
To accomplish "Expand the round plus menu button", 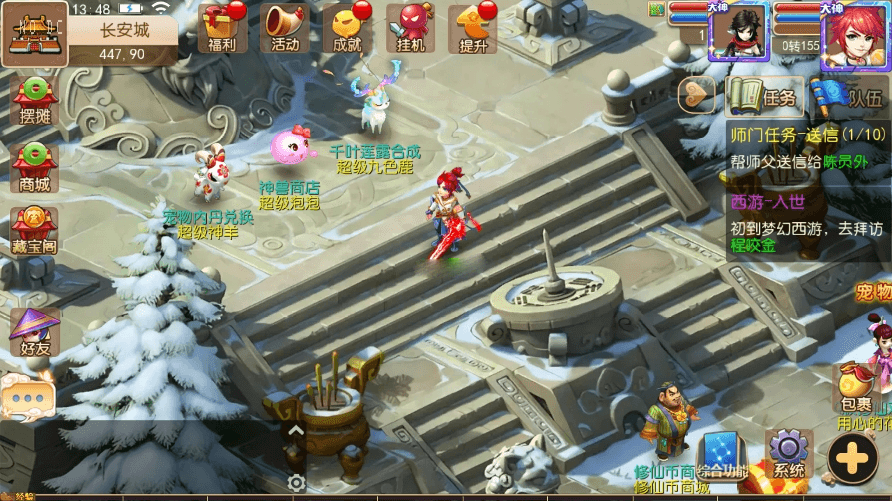I will (x=852, y=459).
